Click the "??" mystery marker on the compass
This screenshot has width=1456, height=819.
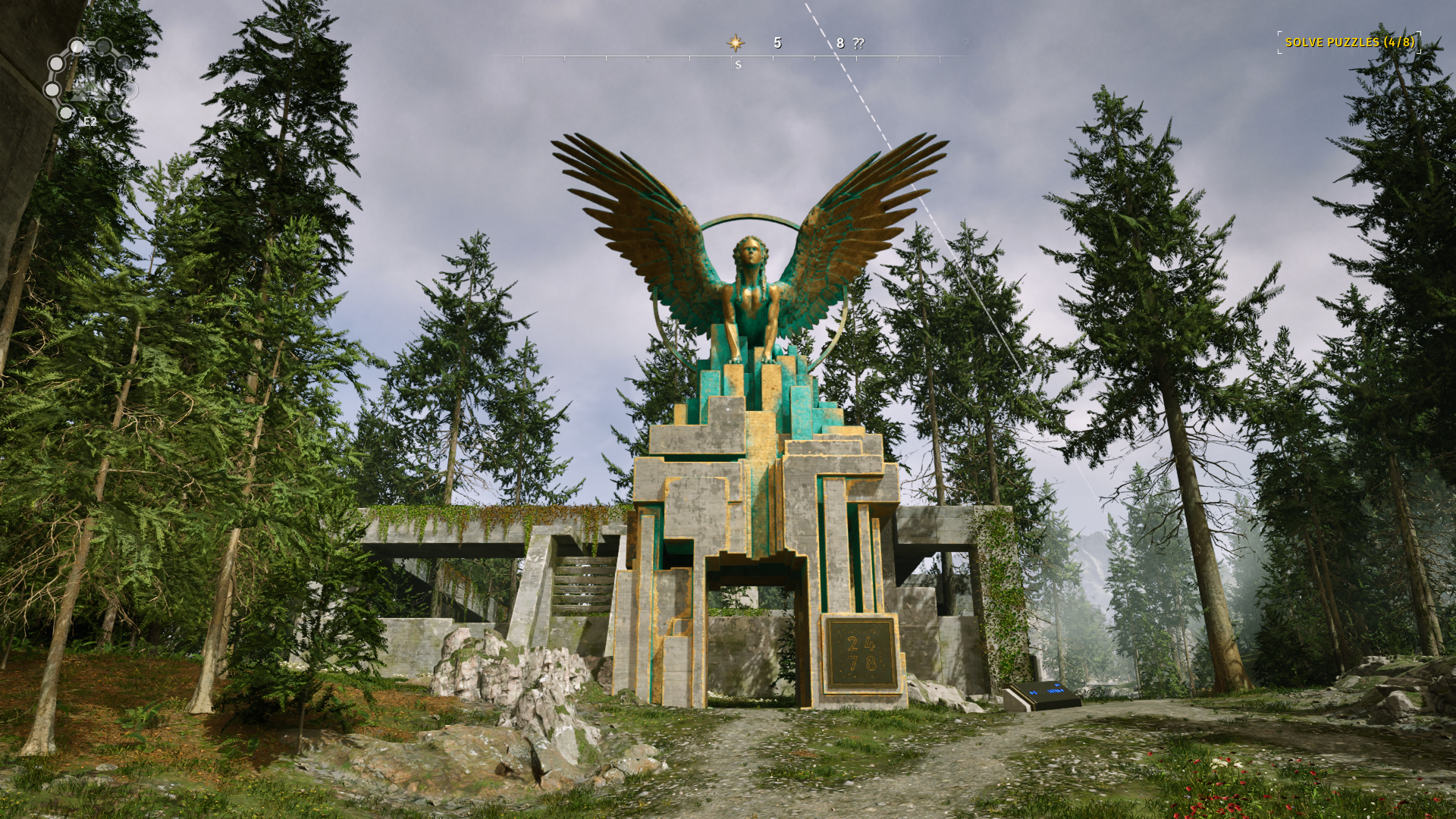[x=858, y=43]
